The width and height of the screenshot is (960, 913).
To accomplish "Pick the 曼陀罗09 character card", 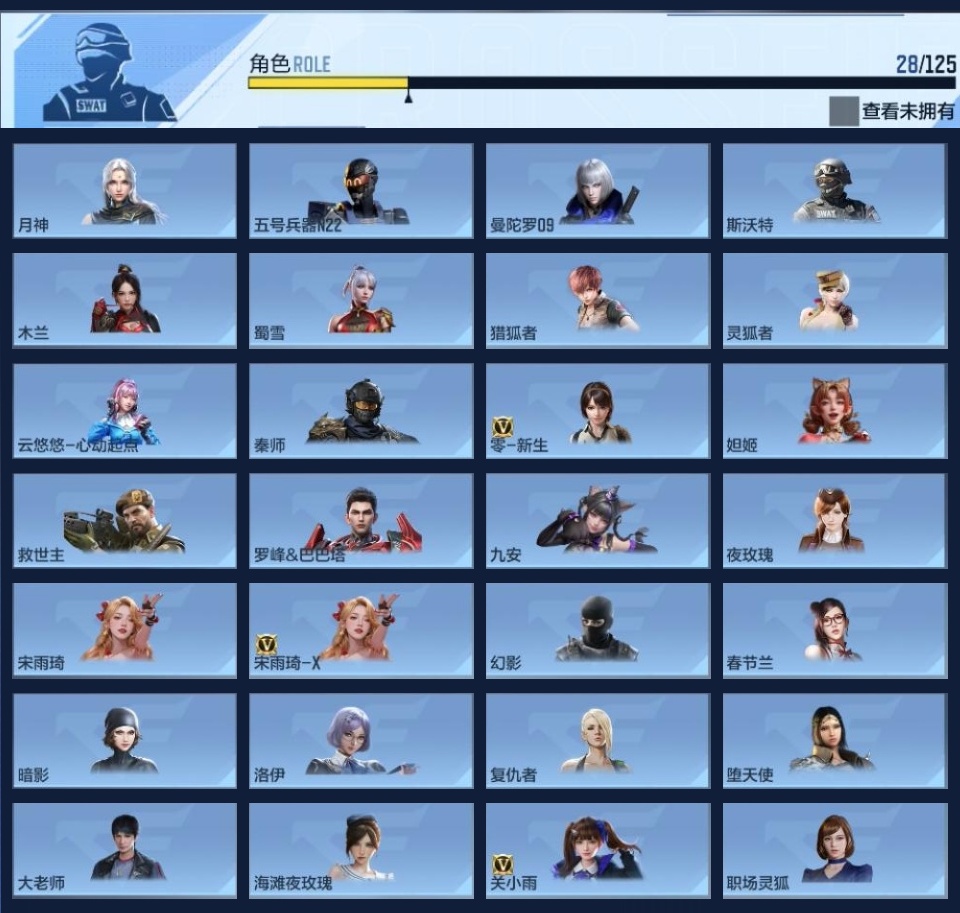I will [x=598, y=190].
